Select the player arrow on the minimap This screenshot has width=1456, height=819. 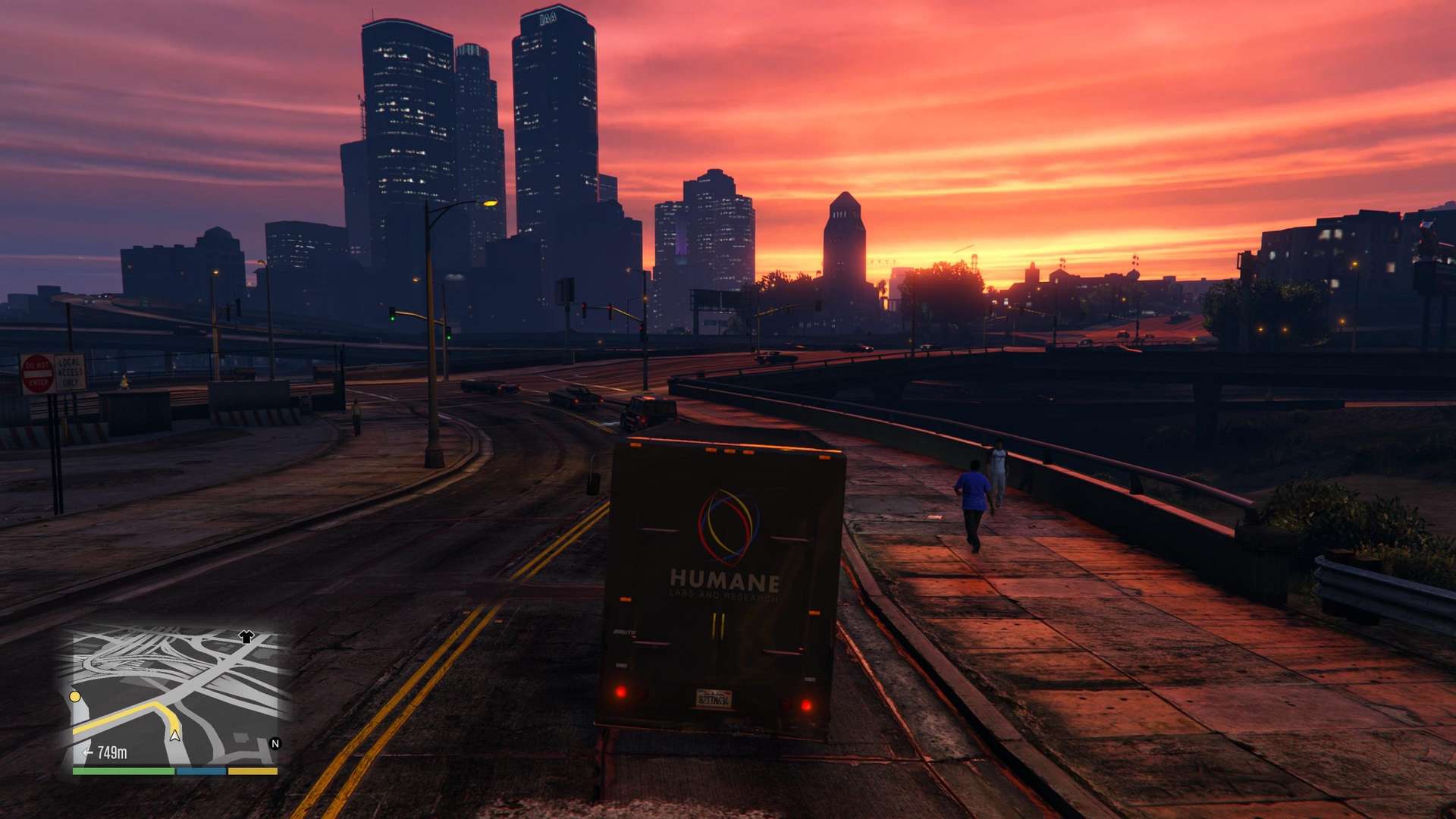tap(175, 734)
